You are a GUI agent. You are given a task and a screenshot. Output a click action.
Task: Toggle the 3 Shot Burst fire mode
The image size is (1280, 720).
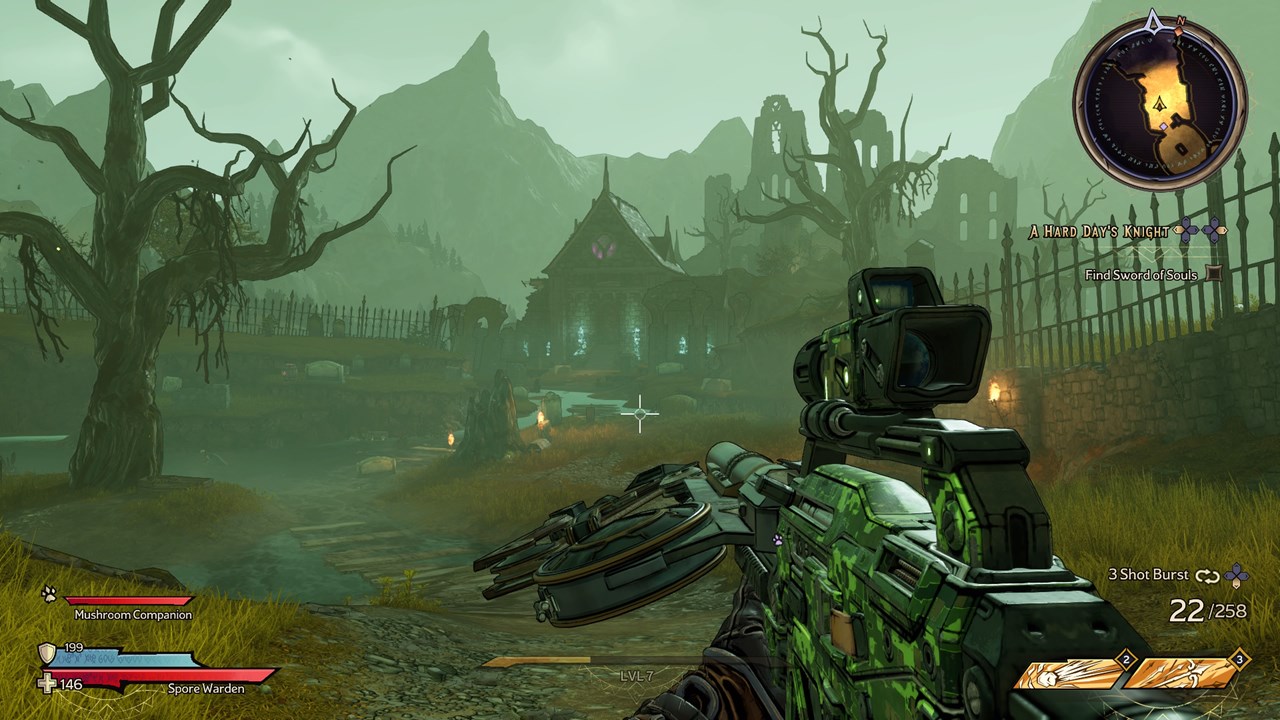[x=1207, y=575]
